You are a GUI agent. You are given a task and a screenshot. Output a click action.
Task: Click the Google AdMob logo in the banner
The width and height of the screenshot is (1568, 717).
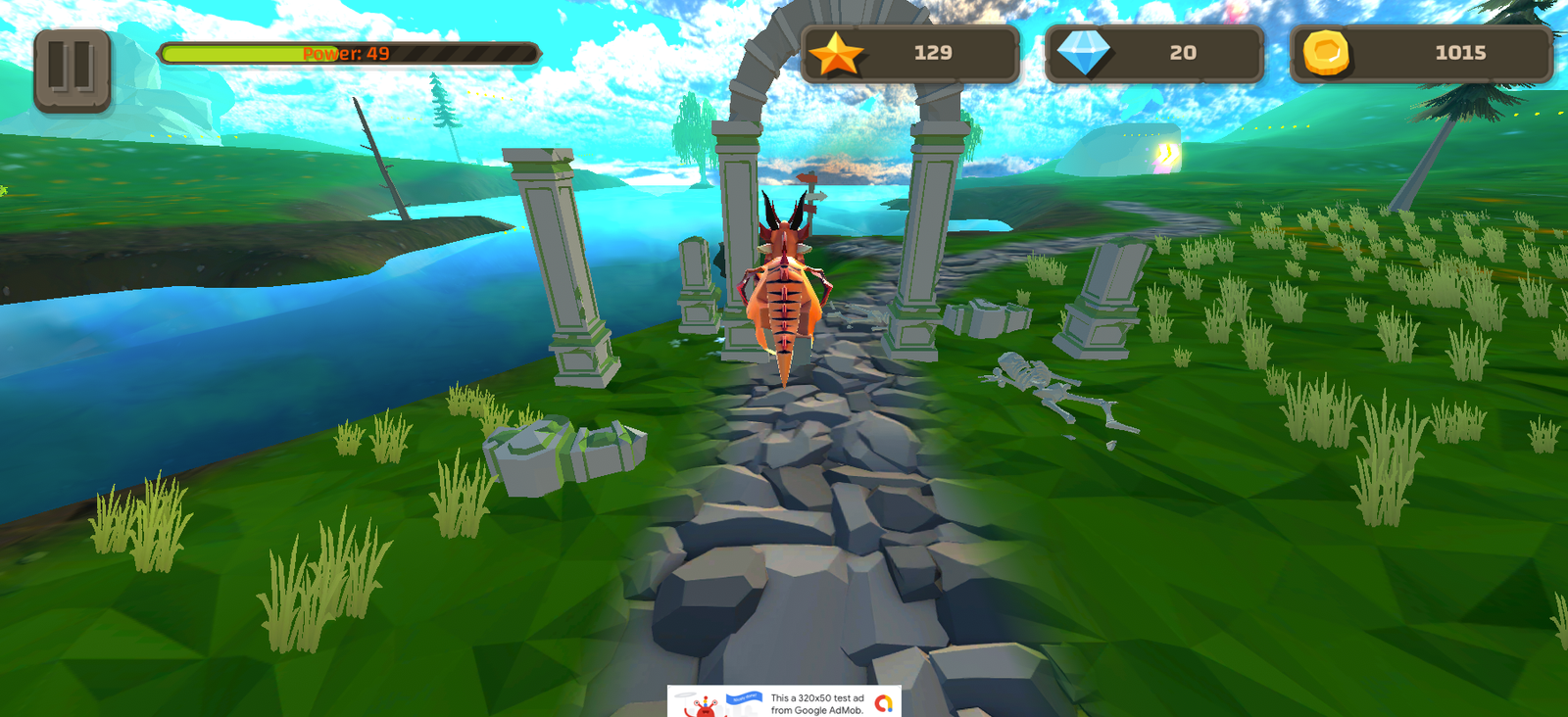tap(886, 704)
